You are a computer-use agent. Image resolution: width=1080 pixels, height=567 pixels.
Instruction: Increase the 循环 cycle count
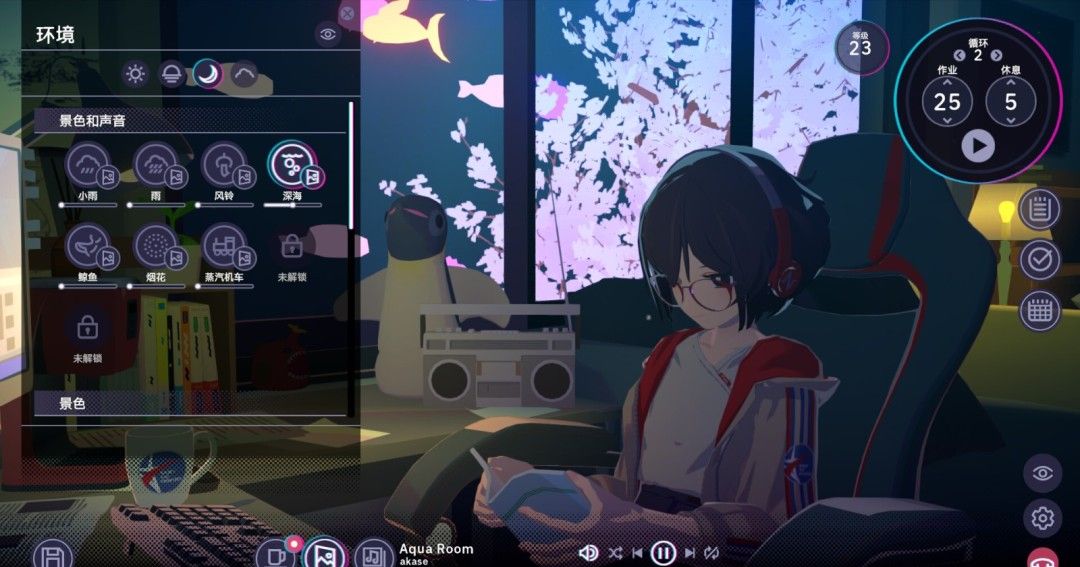click(996, 55)
